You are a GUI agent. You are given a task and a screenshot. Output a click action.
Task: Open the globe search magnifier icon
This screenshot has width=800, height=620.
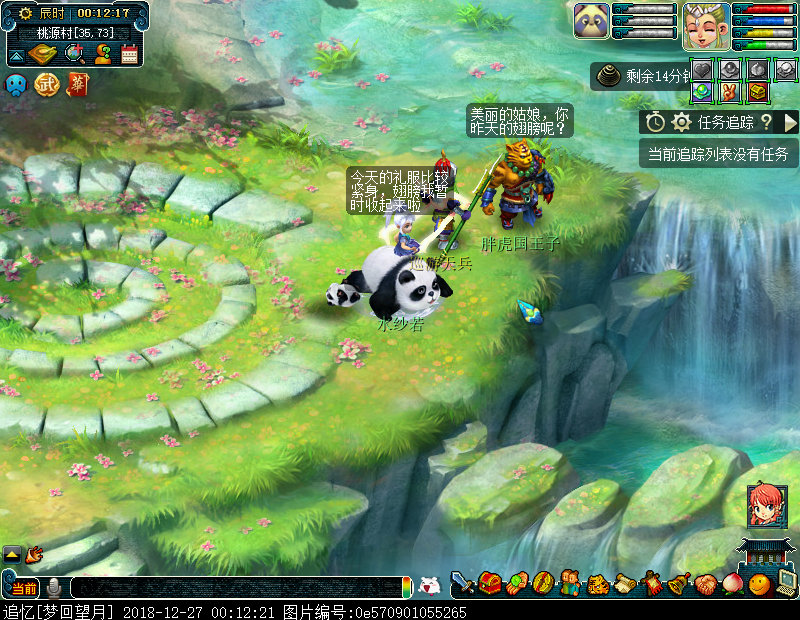(74, 53)
